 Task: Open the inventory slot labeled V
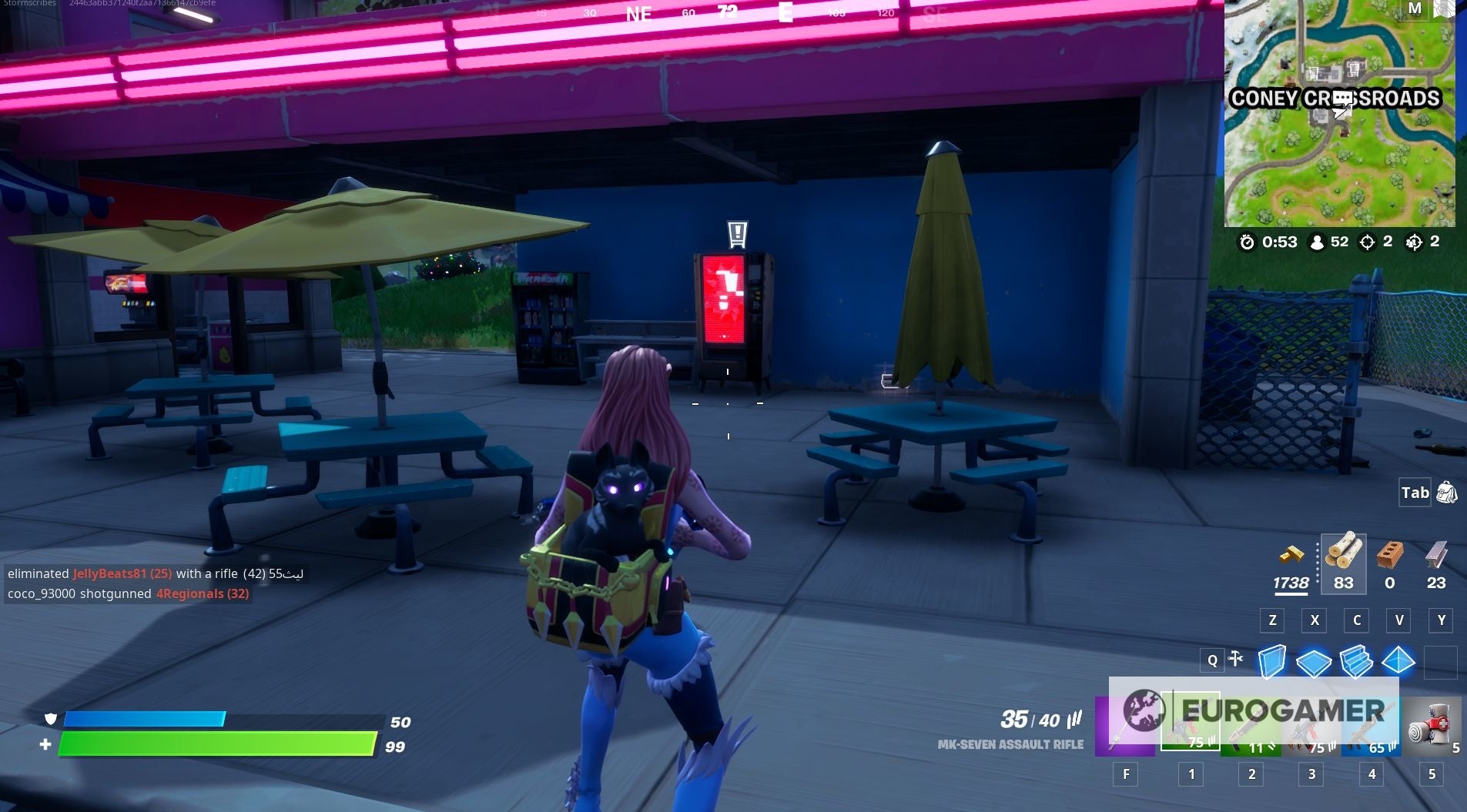1401,620
